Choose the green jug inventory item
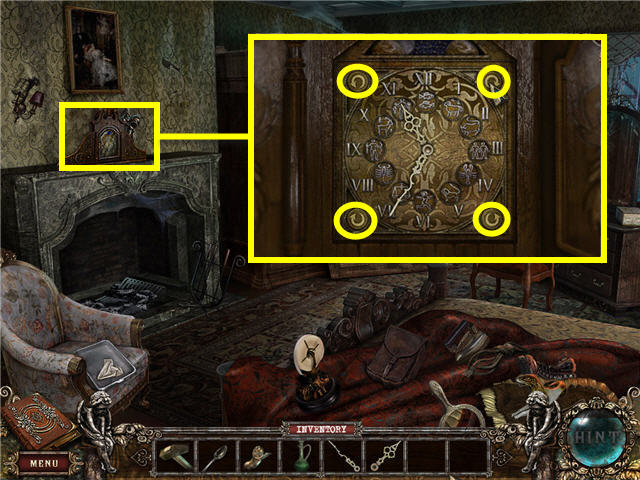640x480 pixels. (x=299, y=456)
